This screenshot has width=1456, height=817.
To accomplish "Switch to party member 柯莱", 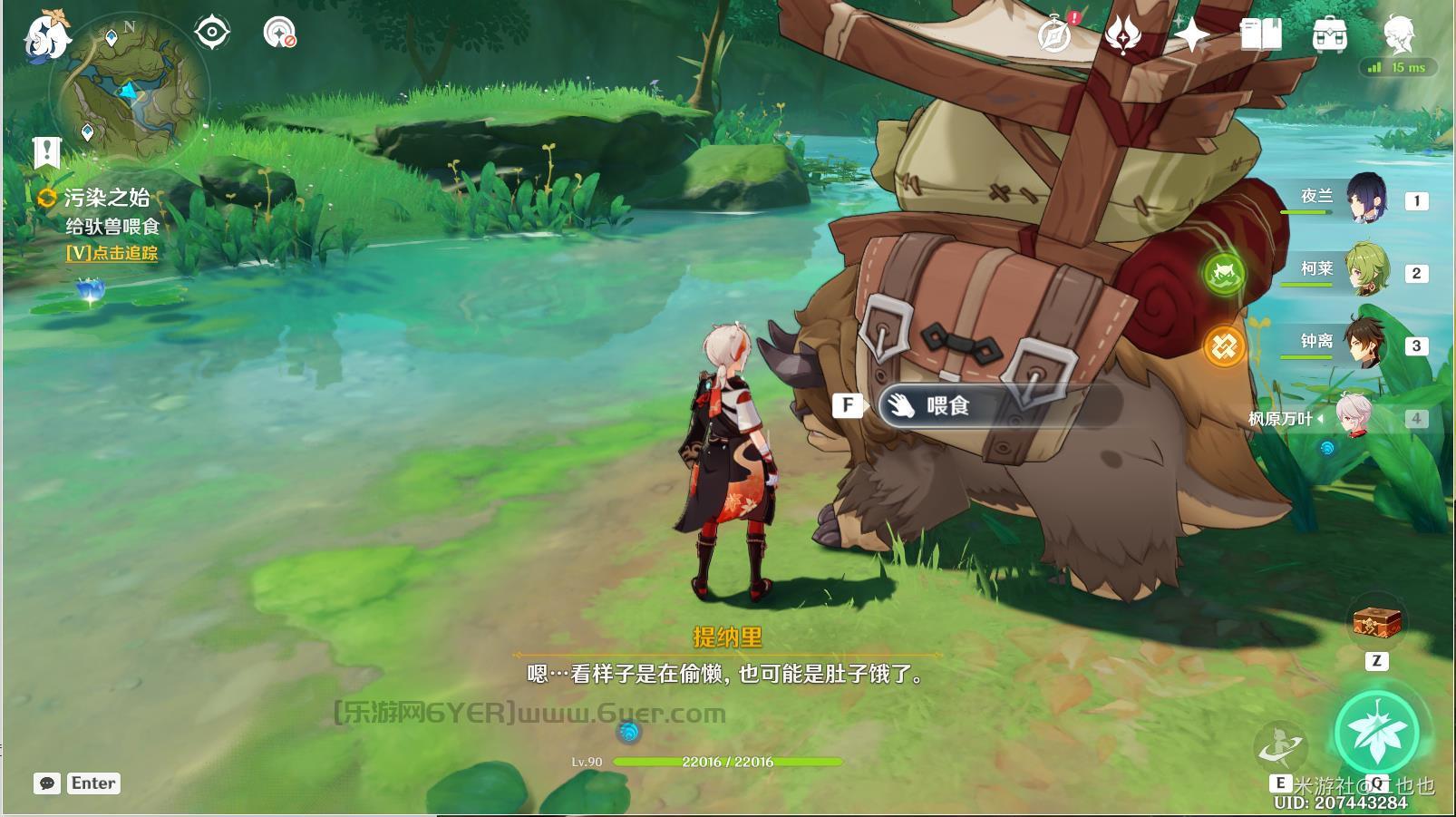I will tap(1365, 270).
